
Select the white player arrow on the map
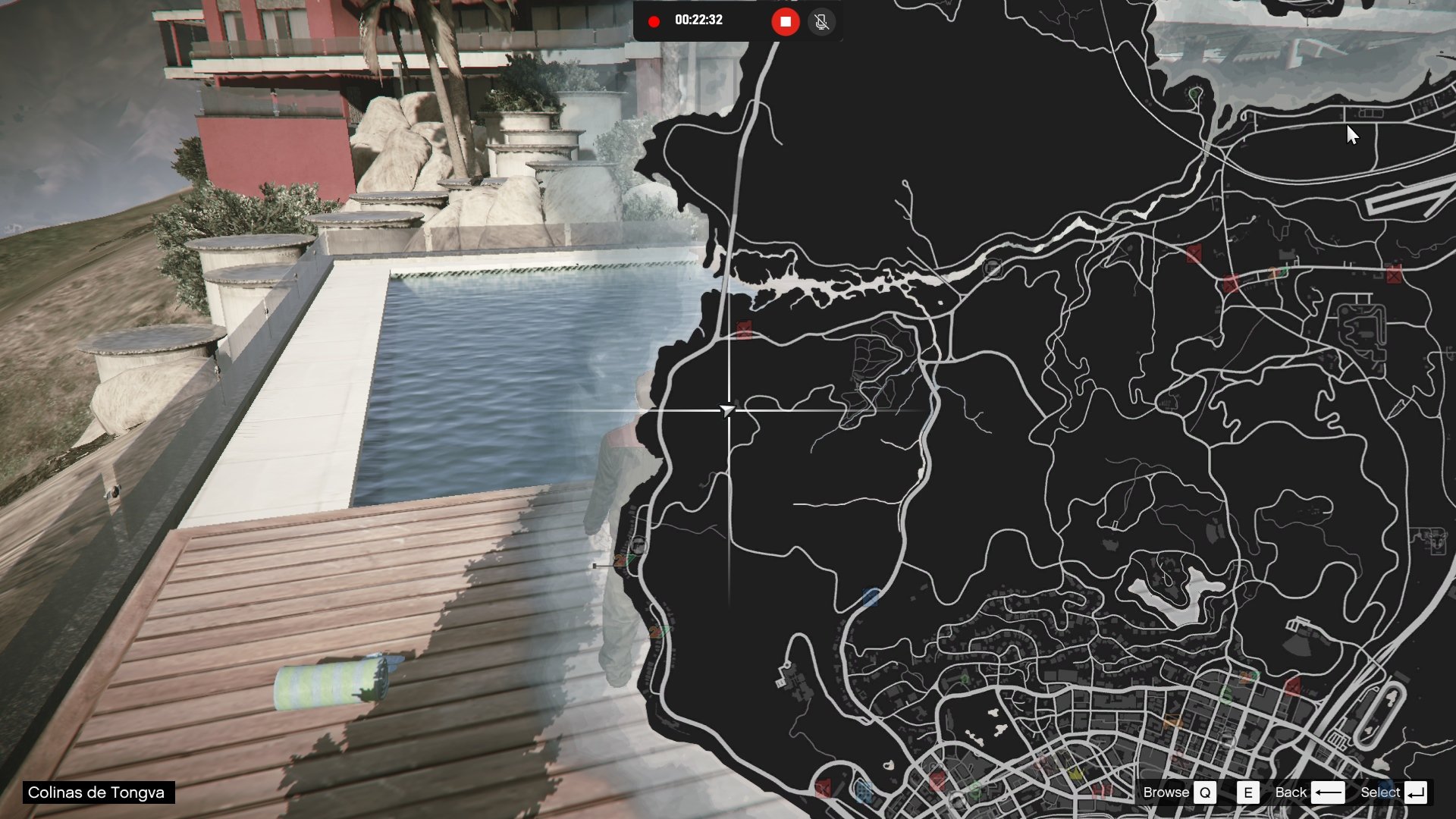tap(727, 410)
